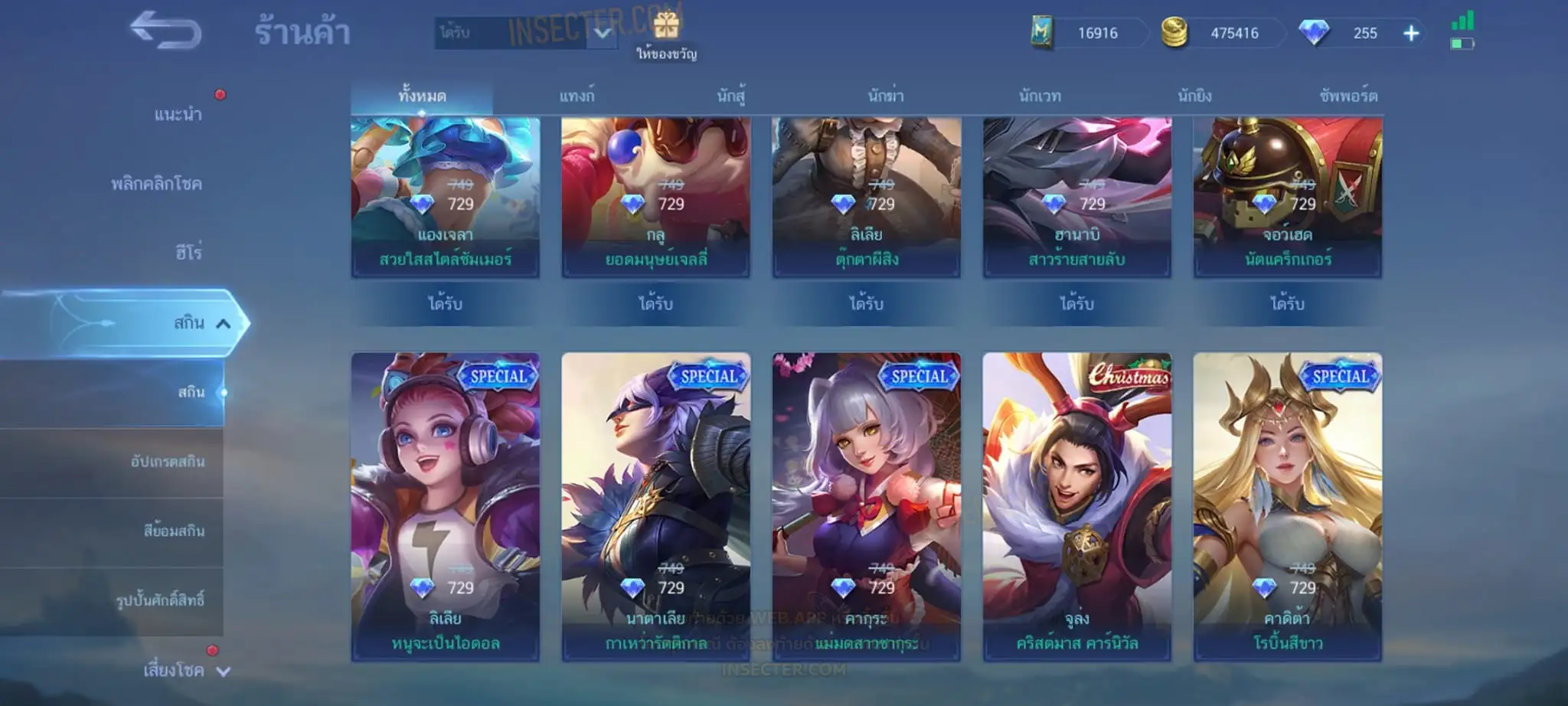Select the พลิกคลิกโชค menu entry

[x=156, y=184]
